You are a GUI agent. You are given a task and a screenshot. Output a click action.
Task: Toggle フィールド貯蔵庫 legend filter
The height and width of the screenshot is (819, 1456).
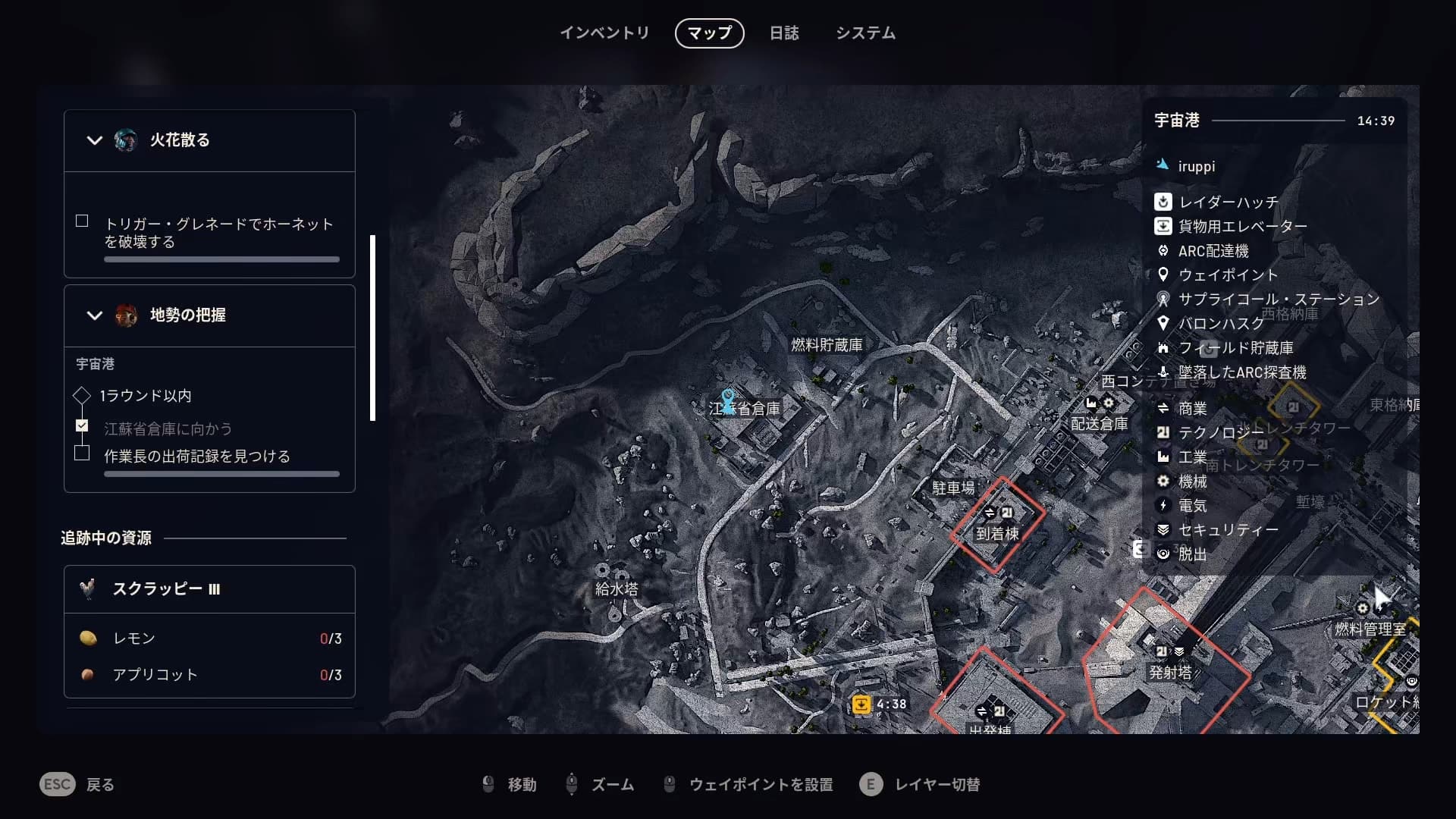(1235, 348)
